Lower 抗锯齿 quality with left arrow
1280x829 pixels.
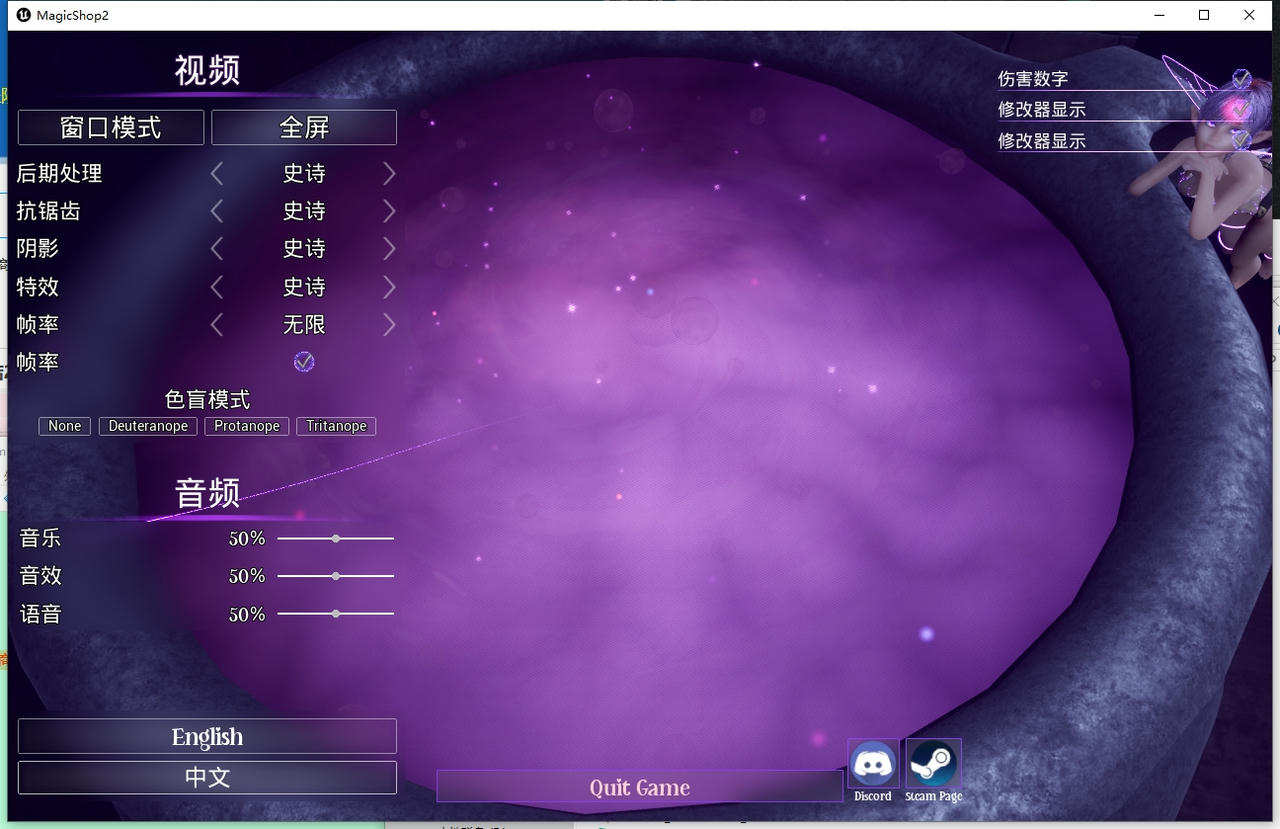pos(217,210)
